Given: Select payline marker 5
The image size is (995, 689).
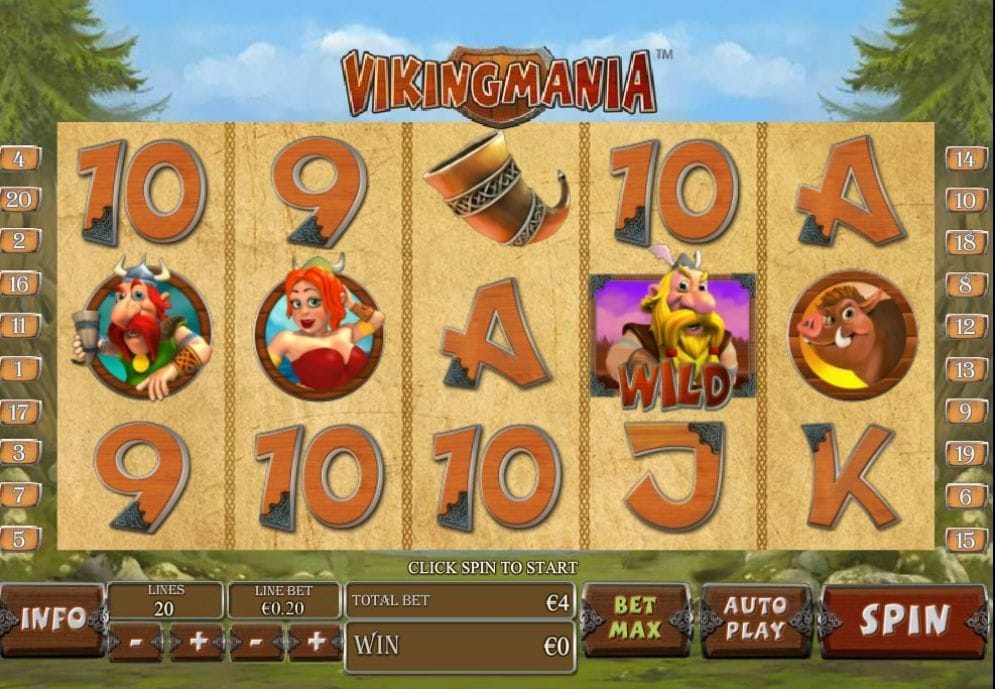Looking at the screenshot, I should (x=20, y=538).
